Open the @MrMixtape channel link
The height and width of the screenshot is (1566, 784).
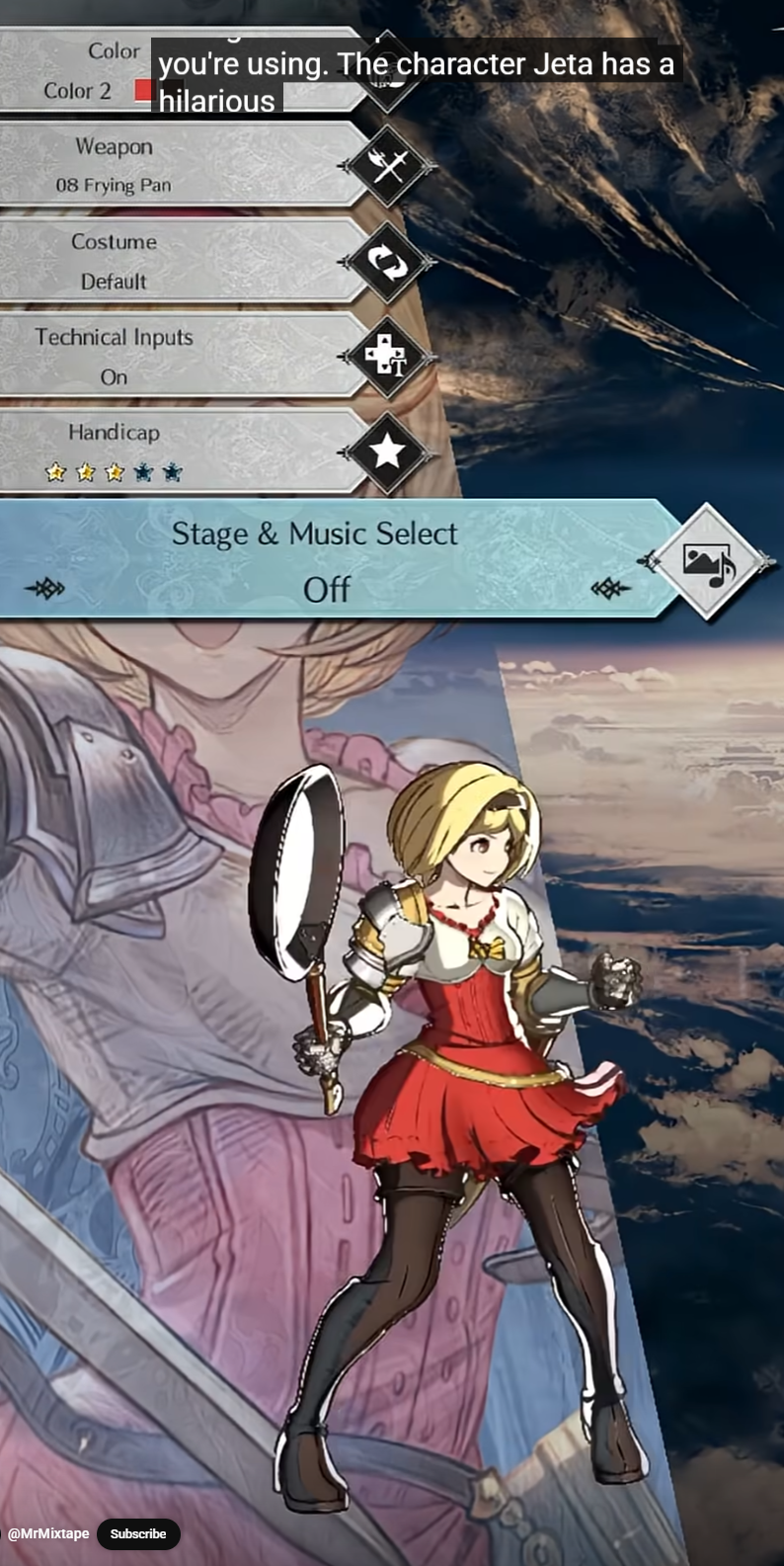pyautogui.click(x=48, y=1533)
